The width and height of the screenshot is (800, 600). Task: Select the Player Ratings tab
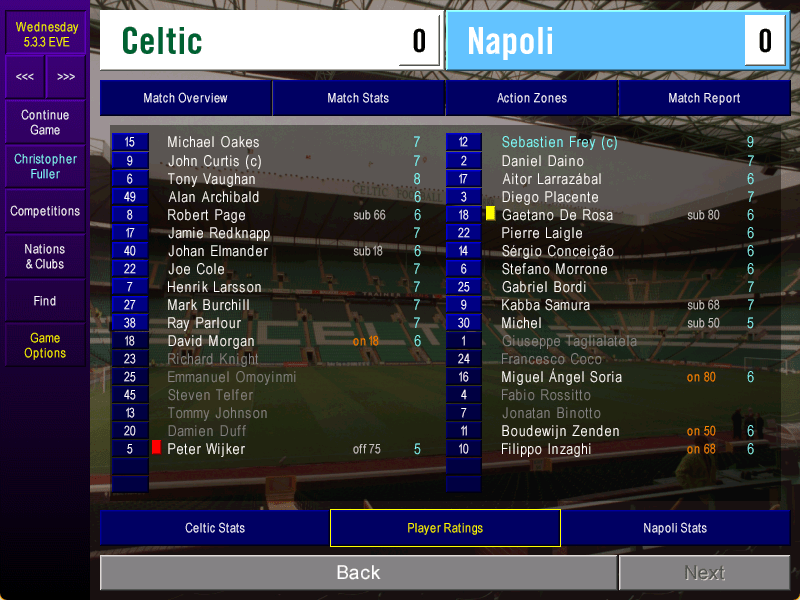click(x=445, y=528)
